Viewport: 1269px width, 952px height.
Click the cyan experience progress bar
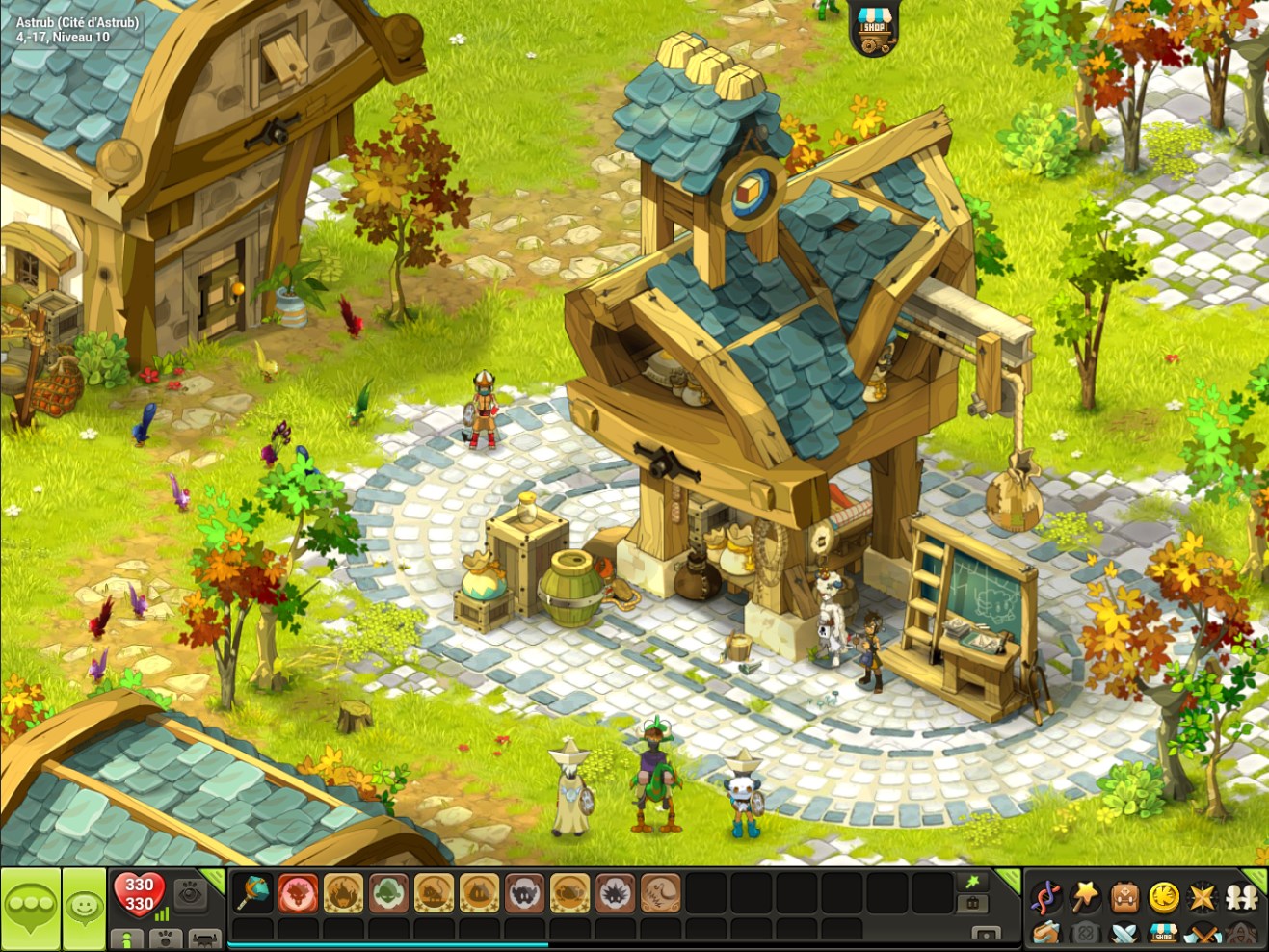[x=385, y=946]
